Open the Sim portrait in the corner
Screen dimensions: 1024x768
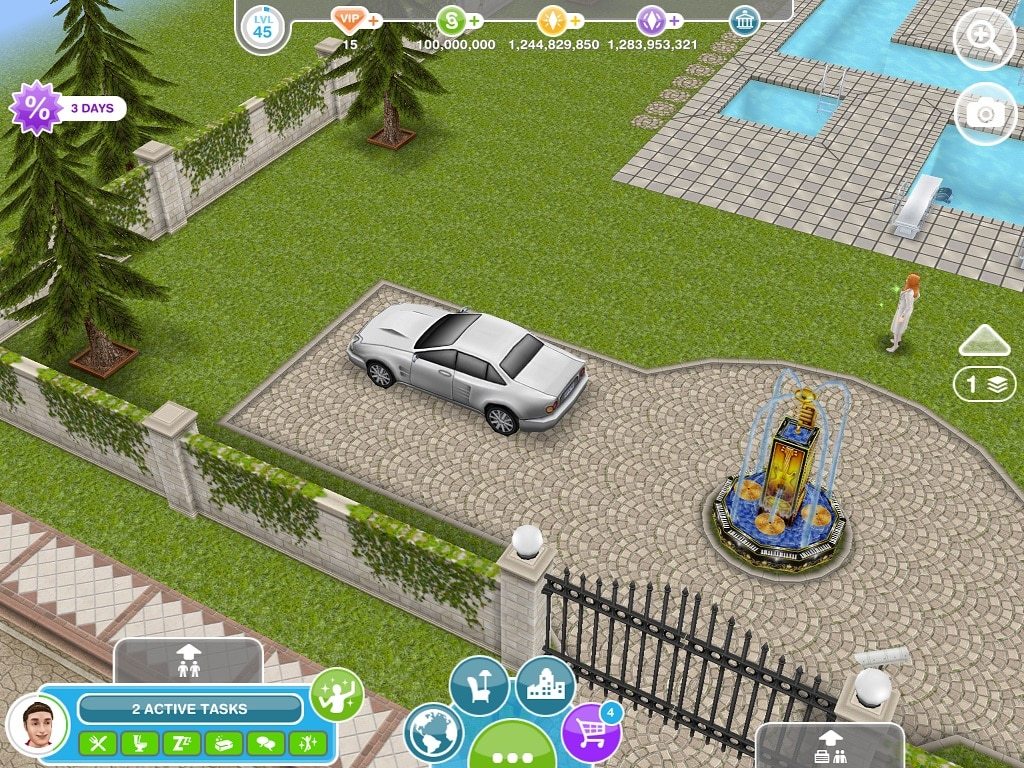click(x=37, y=723)
